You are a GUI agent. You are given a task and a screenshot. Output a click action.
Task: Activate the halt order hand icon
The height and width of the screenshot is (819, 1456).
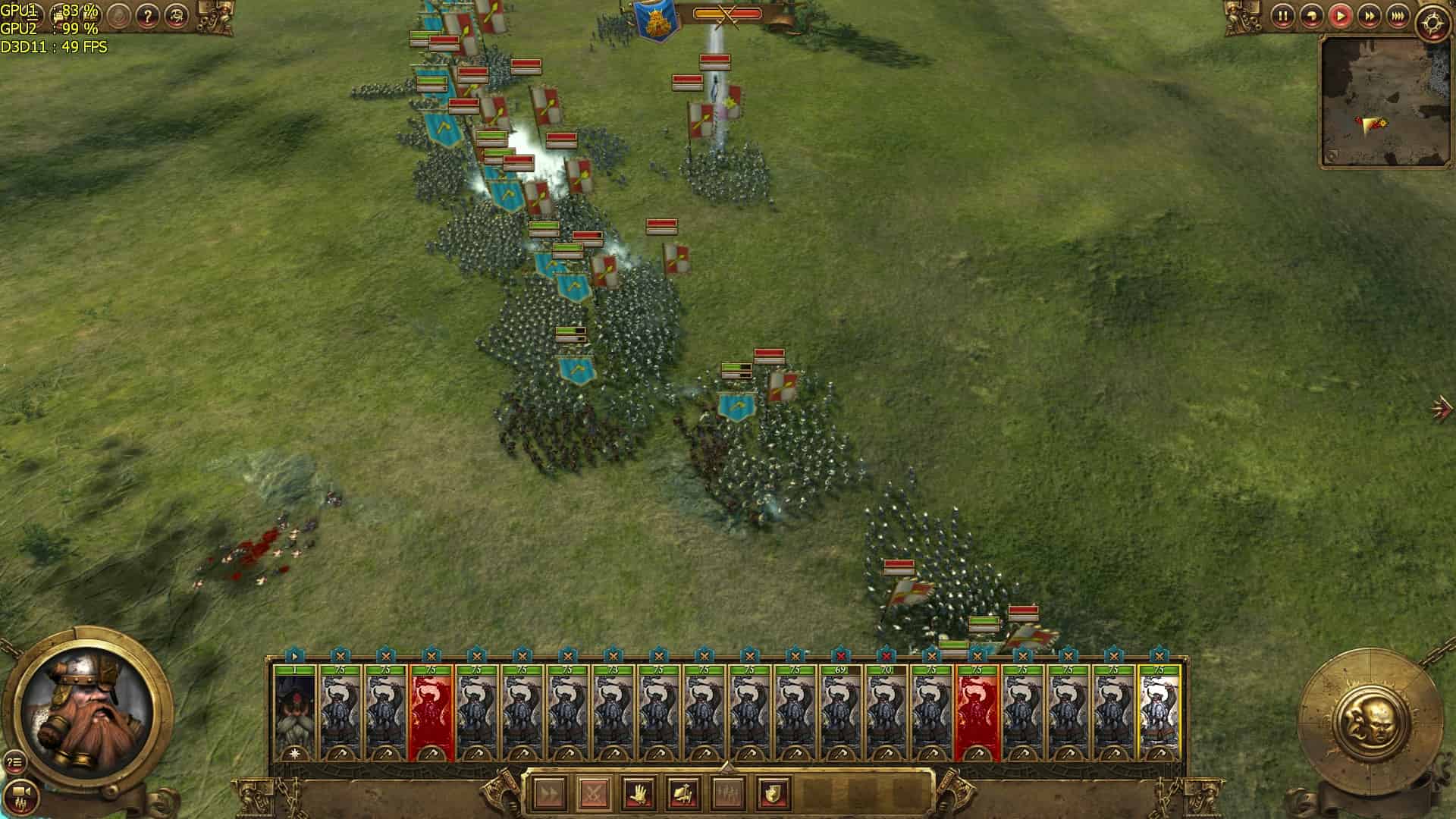639,794
